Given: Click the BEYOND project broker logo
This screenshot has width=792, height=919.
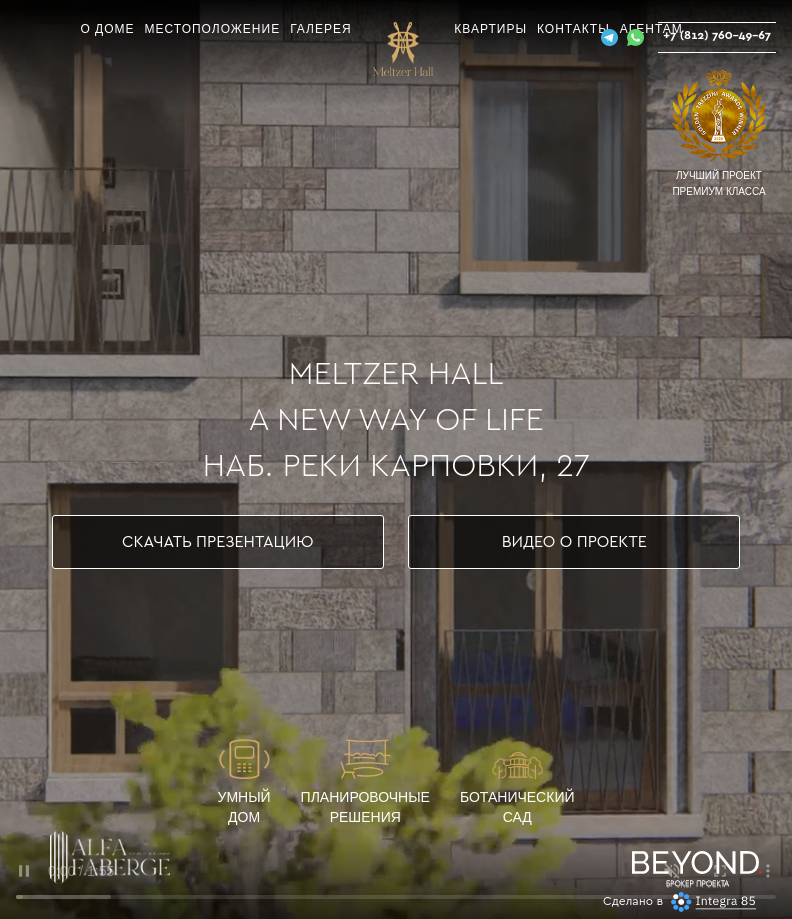Looking at the screenshot, I should coord(695,866).
